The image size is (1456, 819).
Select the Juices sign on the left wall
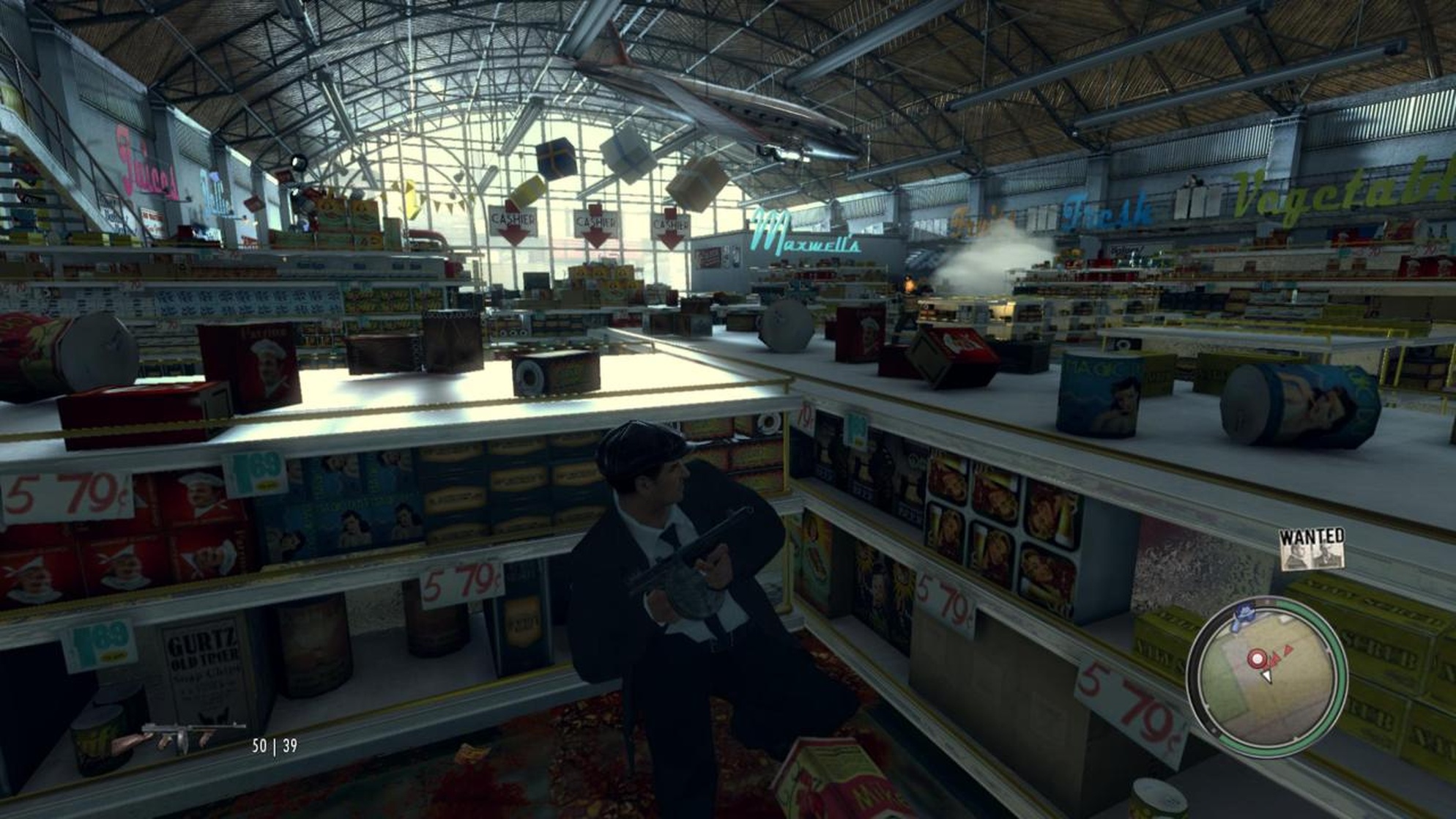pyautogui.click(x=145, y=163)
